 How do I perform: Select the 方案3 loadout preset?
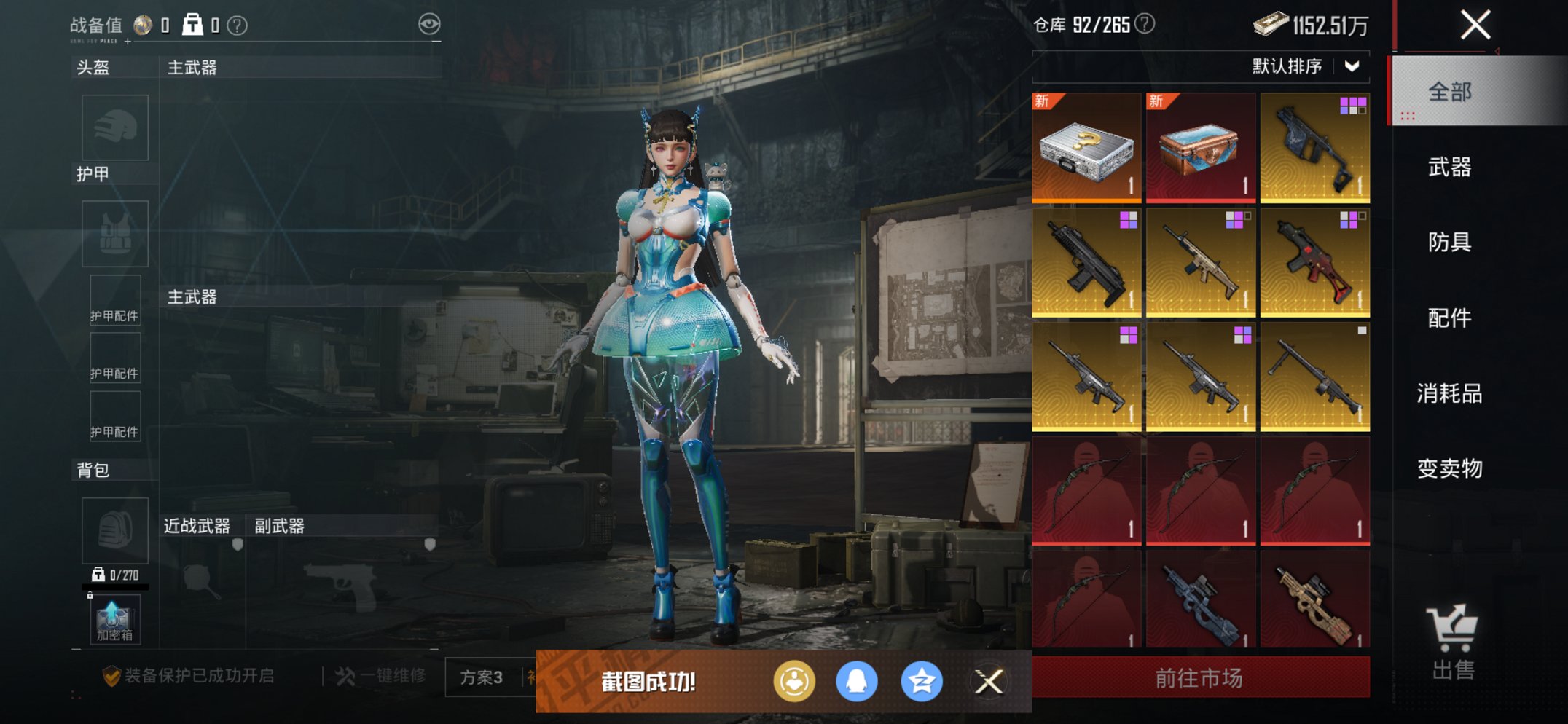click(x=482, y=677)
